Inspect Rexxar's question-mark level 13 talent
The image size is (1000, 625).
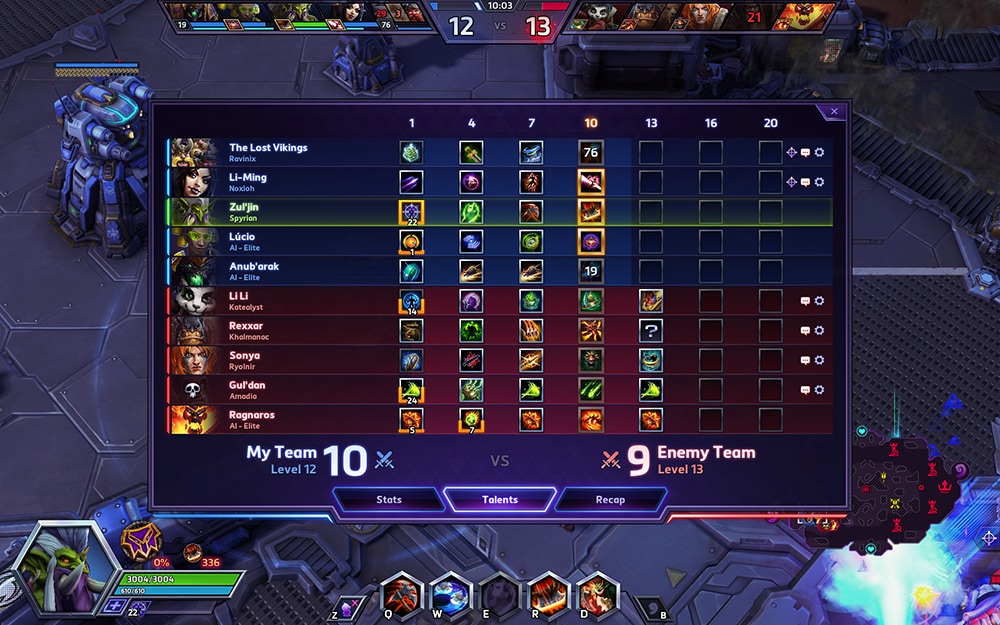tap(651, 331)
